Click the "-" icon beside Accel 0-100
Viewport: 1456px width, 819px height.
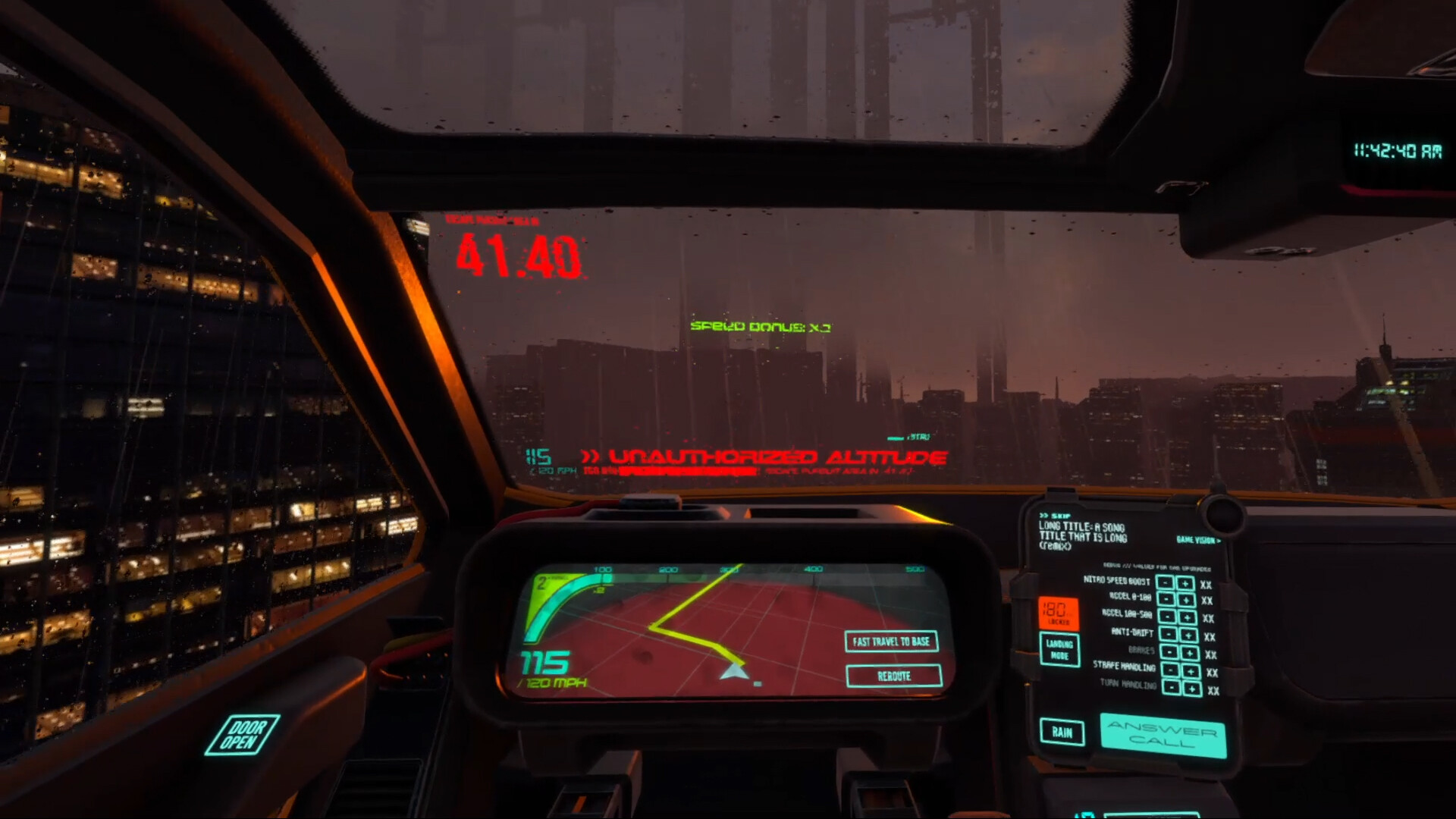[1167, 599]
